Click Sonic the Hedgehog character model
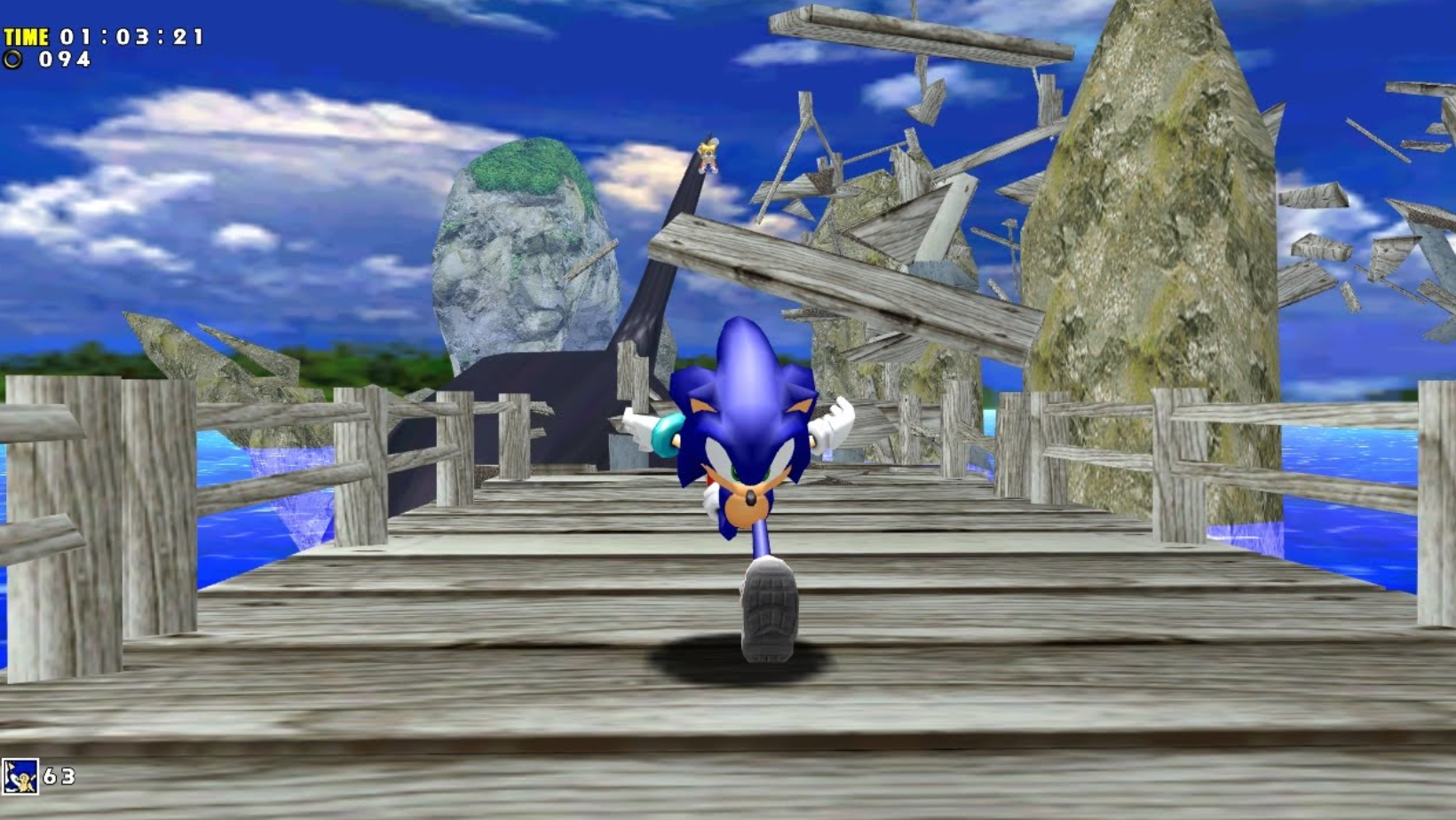The height and width of the screenshot is (820, 1456). [x=750, y=444]
